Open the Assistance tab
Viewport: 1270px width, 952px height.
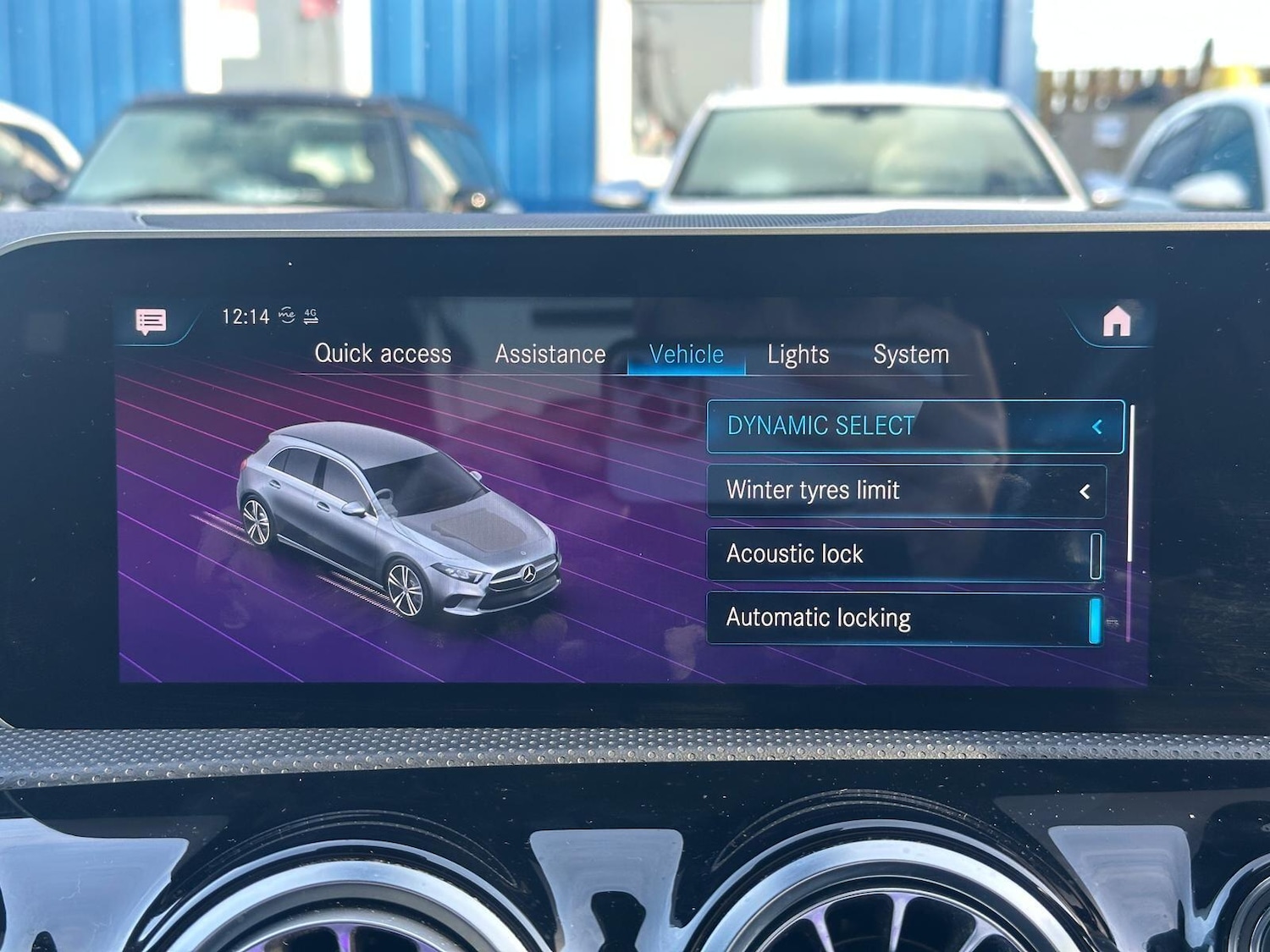point(549,354)
